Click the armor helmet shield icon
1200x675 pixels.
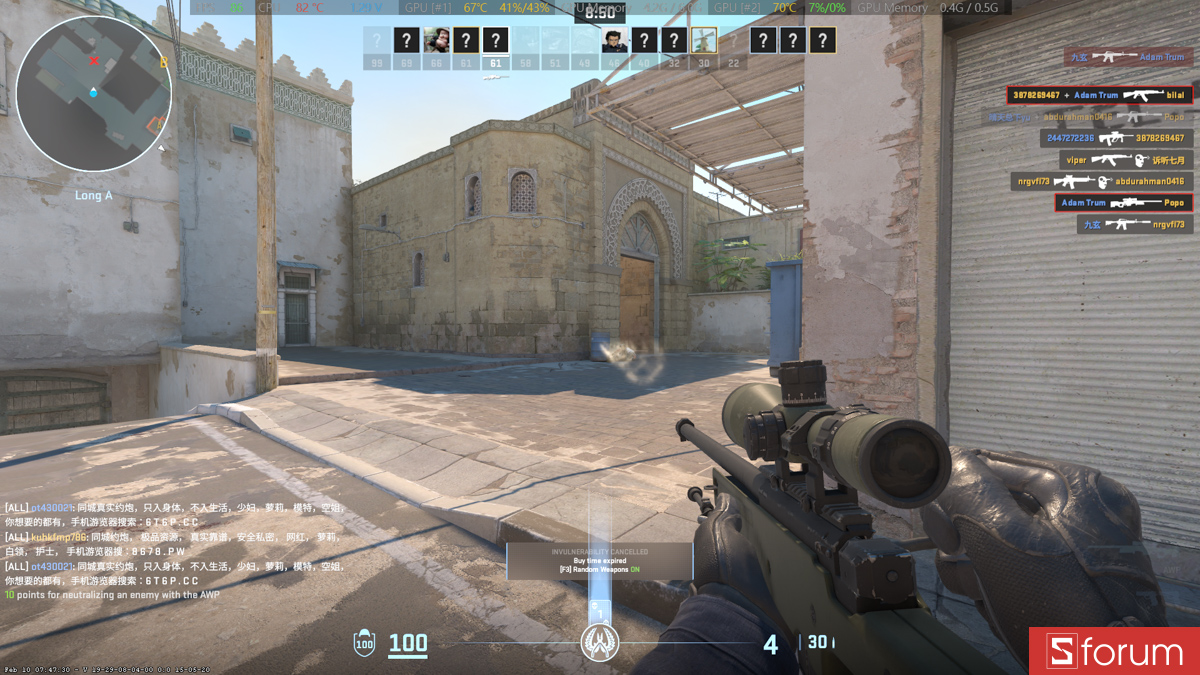[364, 644]
